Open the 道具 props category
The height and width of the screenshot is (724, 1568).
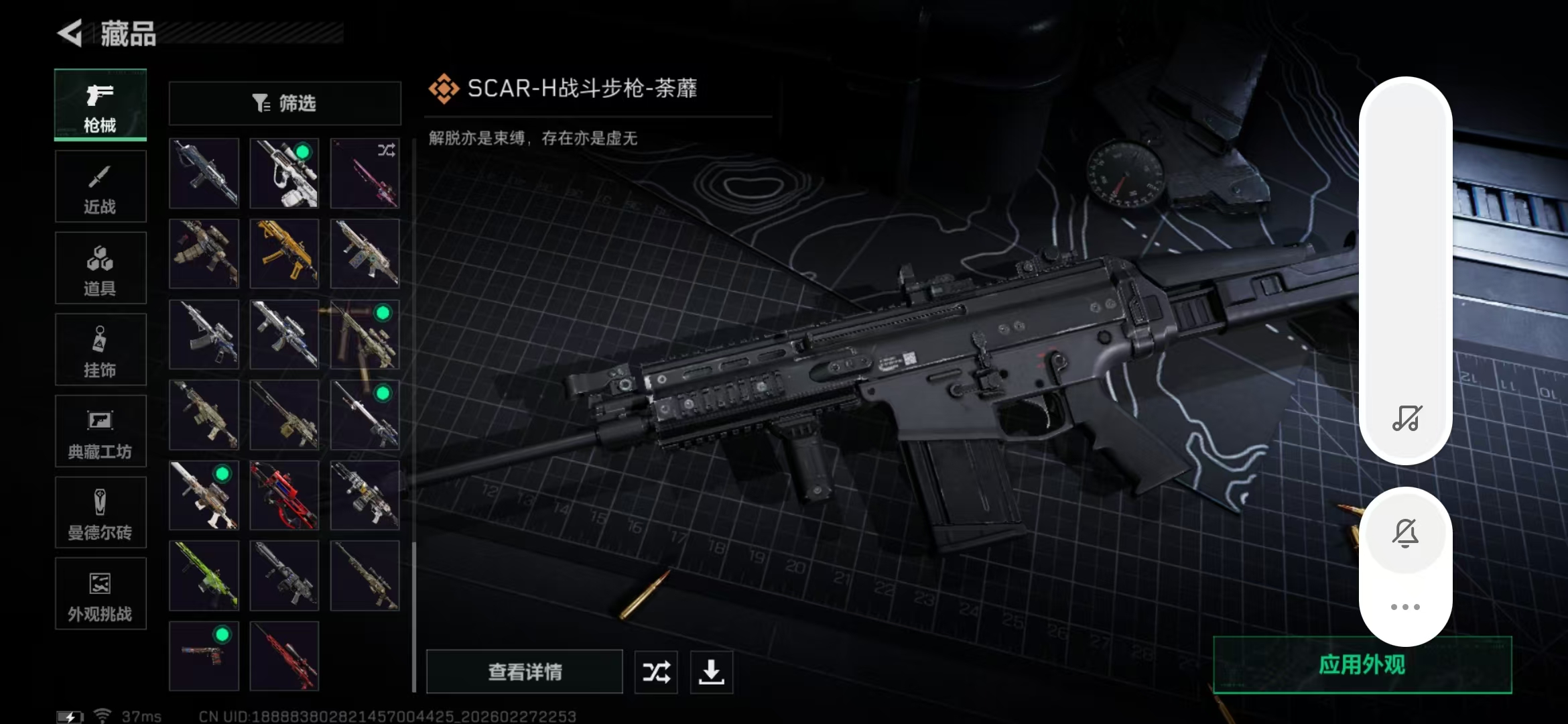(x=101, y=267)
